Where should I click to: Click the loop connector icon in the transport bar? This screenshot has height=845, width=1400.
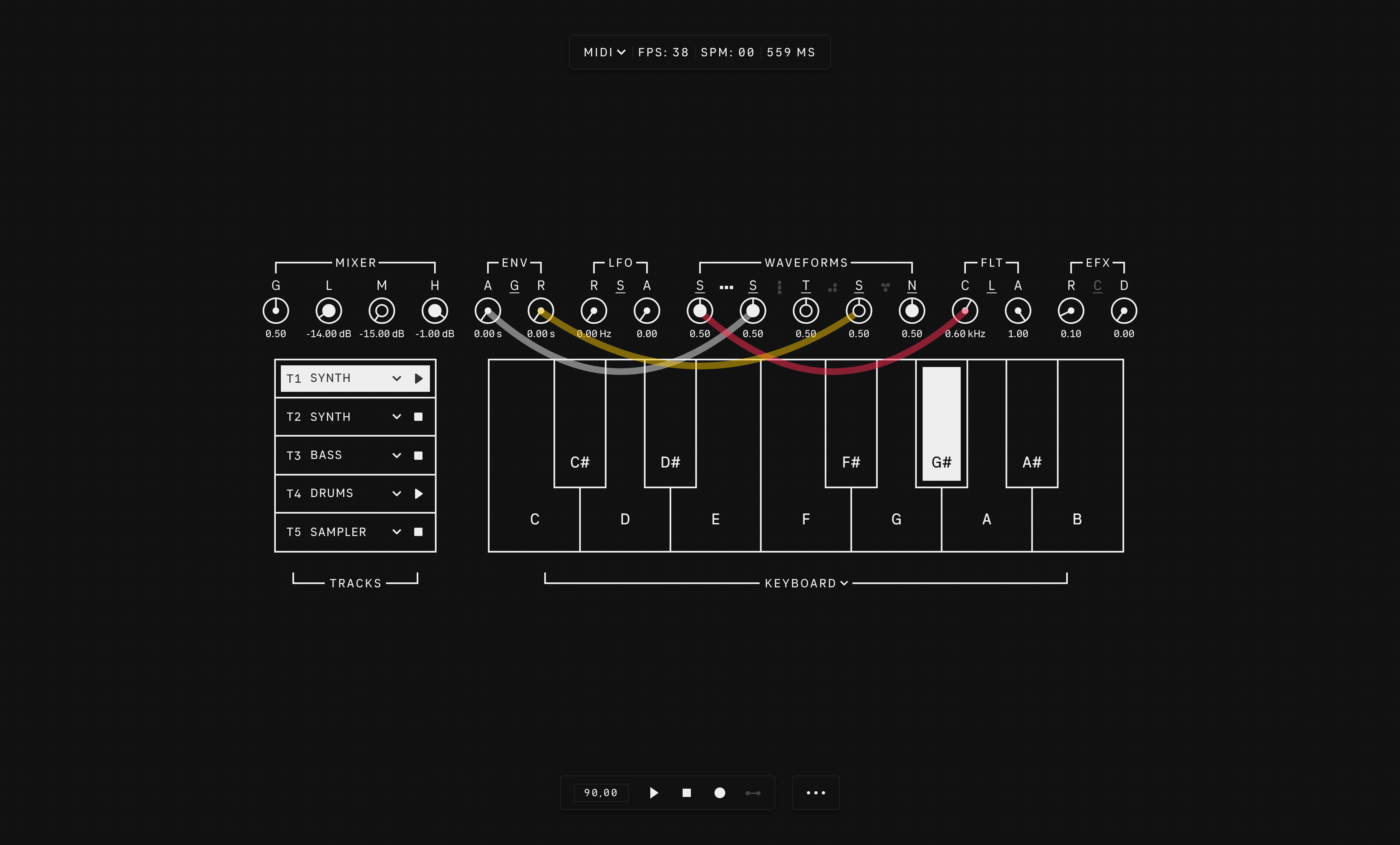(x=753, y=793)
